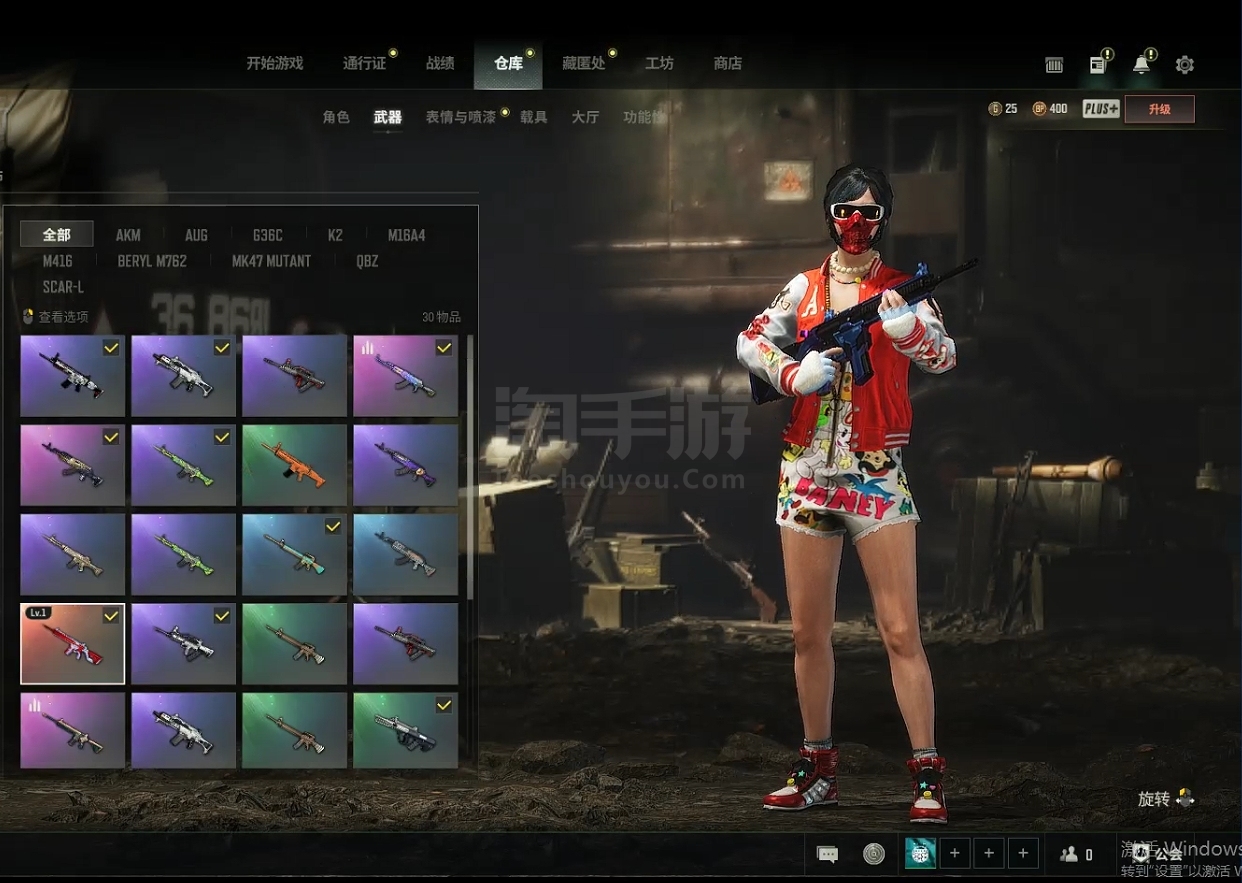Select the red Lv.1 rifle skin
Image resolution: width=1242 pixels, height=883 pixels.
[72, 644]
